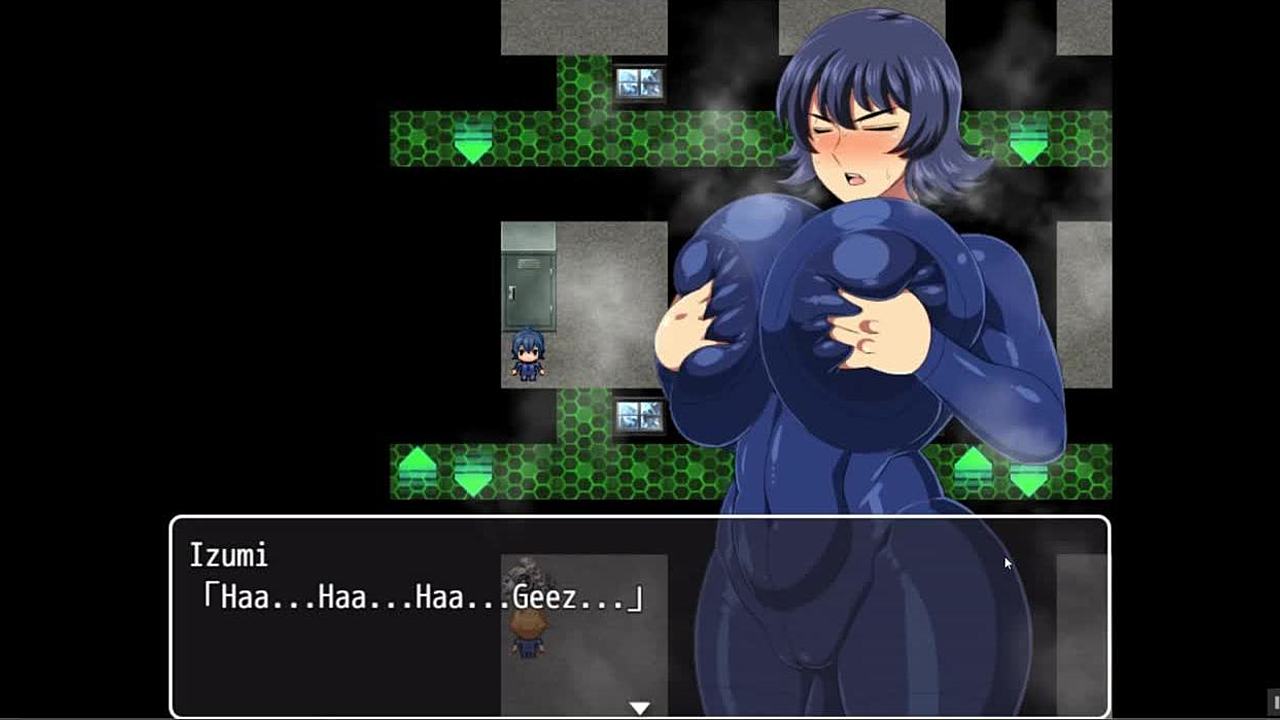1280x720 pixels.
Task: Click the white dialogue continue arrow
Action: coord(639,707)
